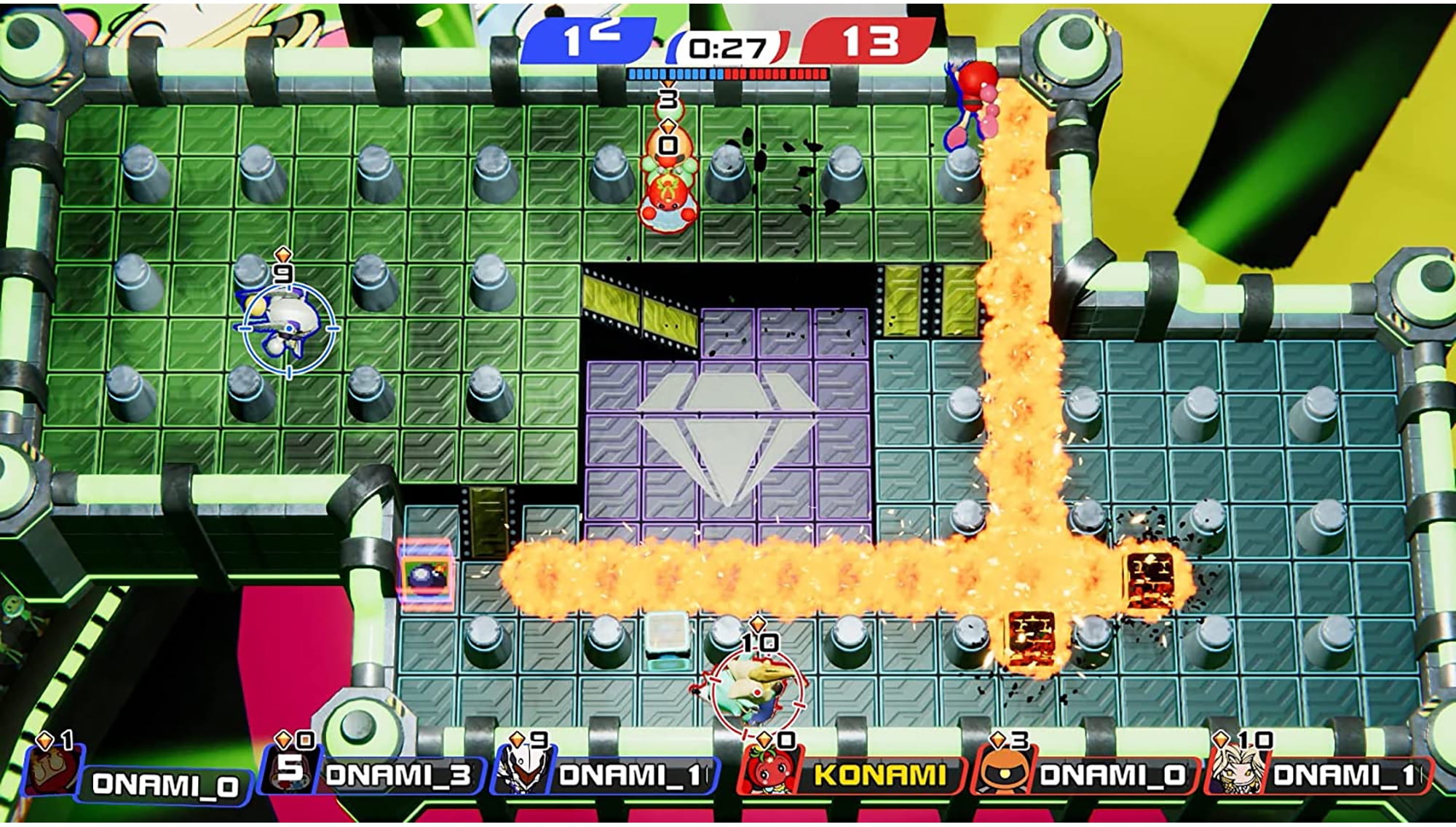Screen dimensions: 1456x827
Task: Select blue team player ONAMI_3 panel
Action: click(379, 775)
